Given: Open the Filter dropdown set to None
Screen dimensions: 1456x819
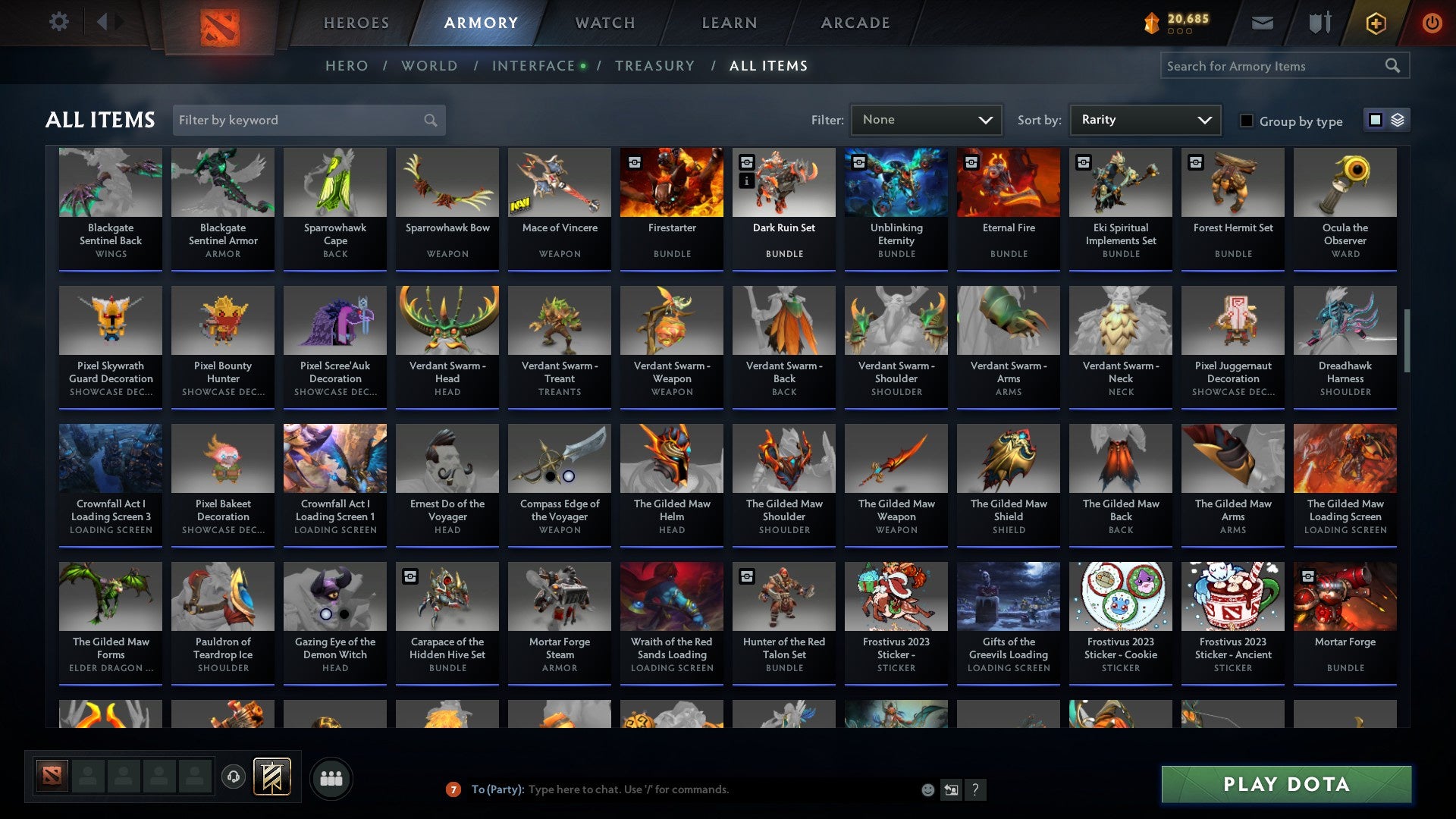Looking at the screenshot, I should tap(925, 119).
